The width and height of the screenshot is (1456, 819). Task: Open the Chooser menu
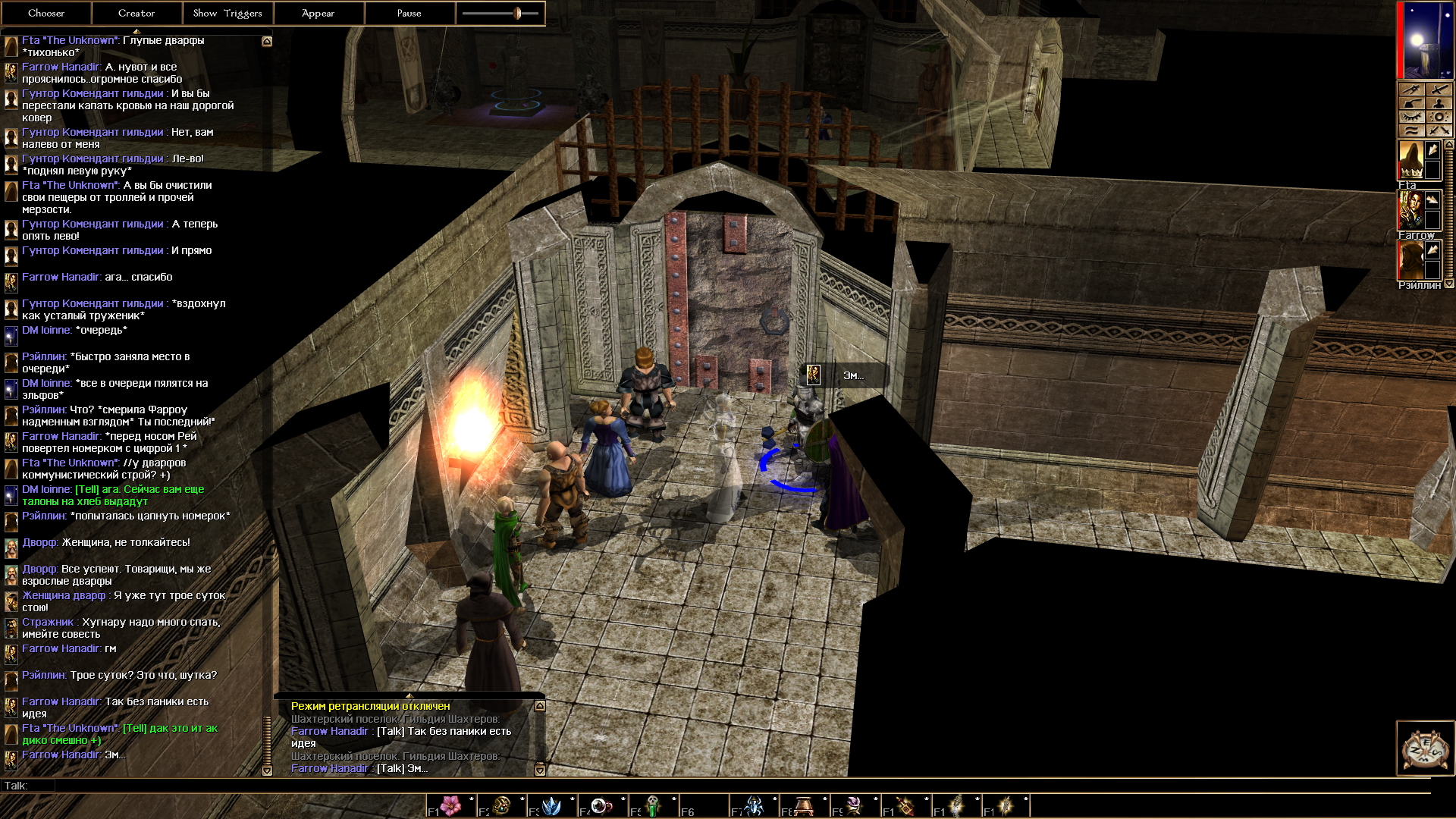pos(46,13)
